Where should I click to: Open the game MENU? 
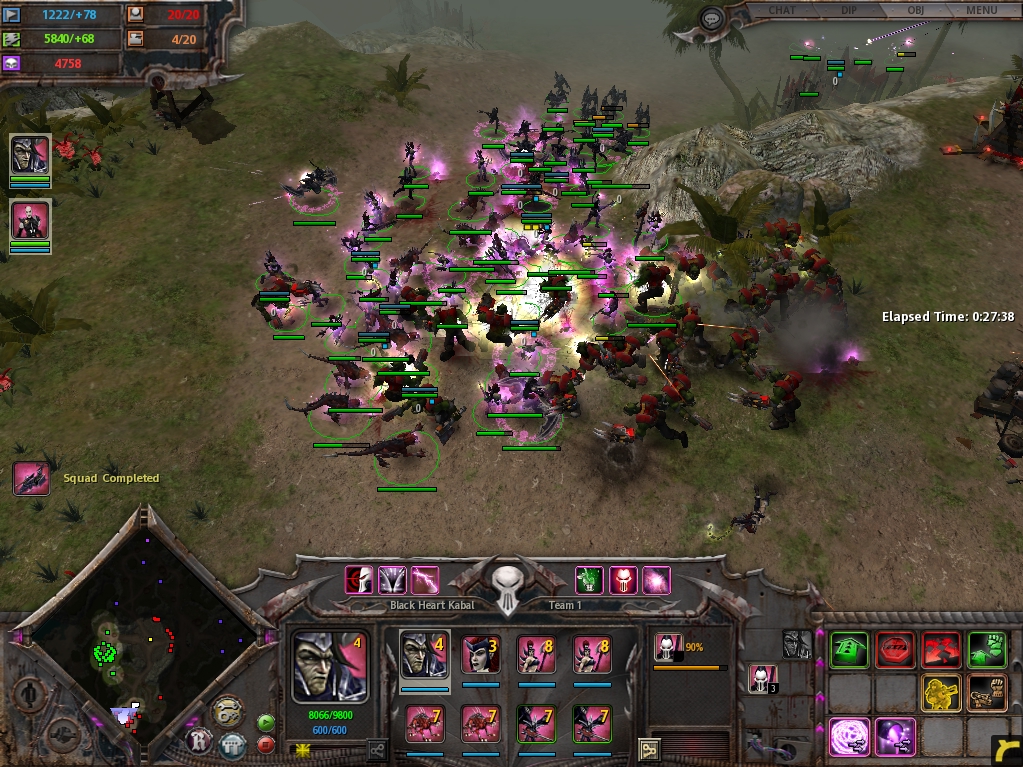981,11
